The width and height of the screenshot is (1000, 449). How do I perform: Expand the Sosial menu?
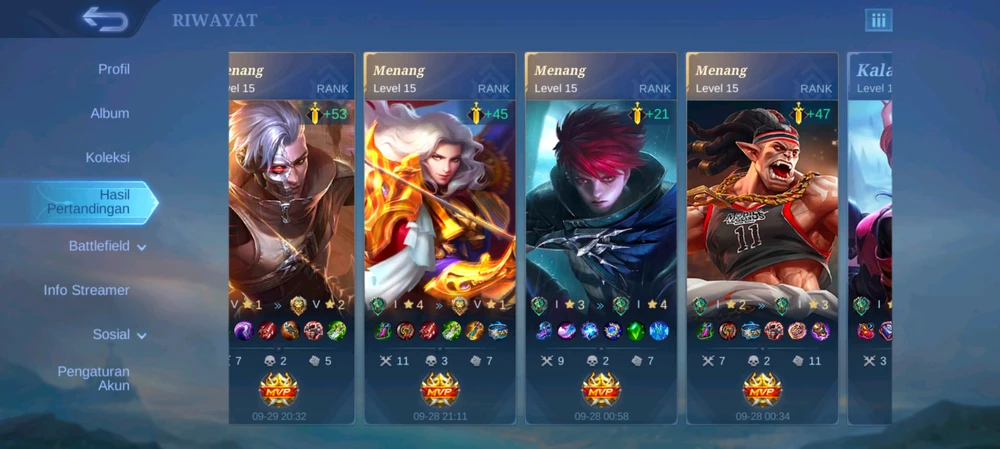click(x=119, y=334)
